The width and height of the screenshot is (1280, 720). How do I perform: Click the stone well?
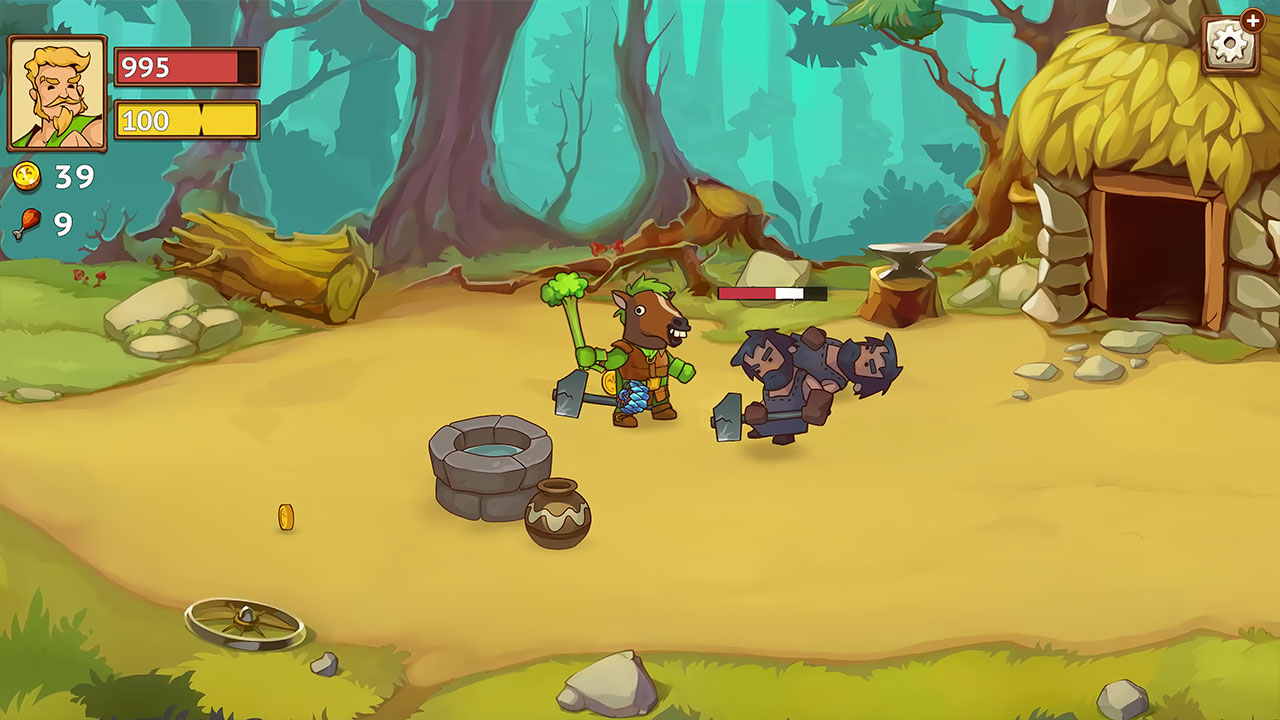(490, 470)
